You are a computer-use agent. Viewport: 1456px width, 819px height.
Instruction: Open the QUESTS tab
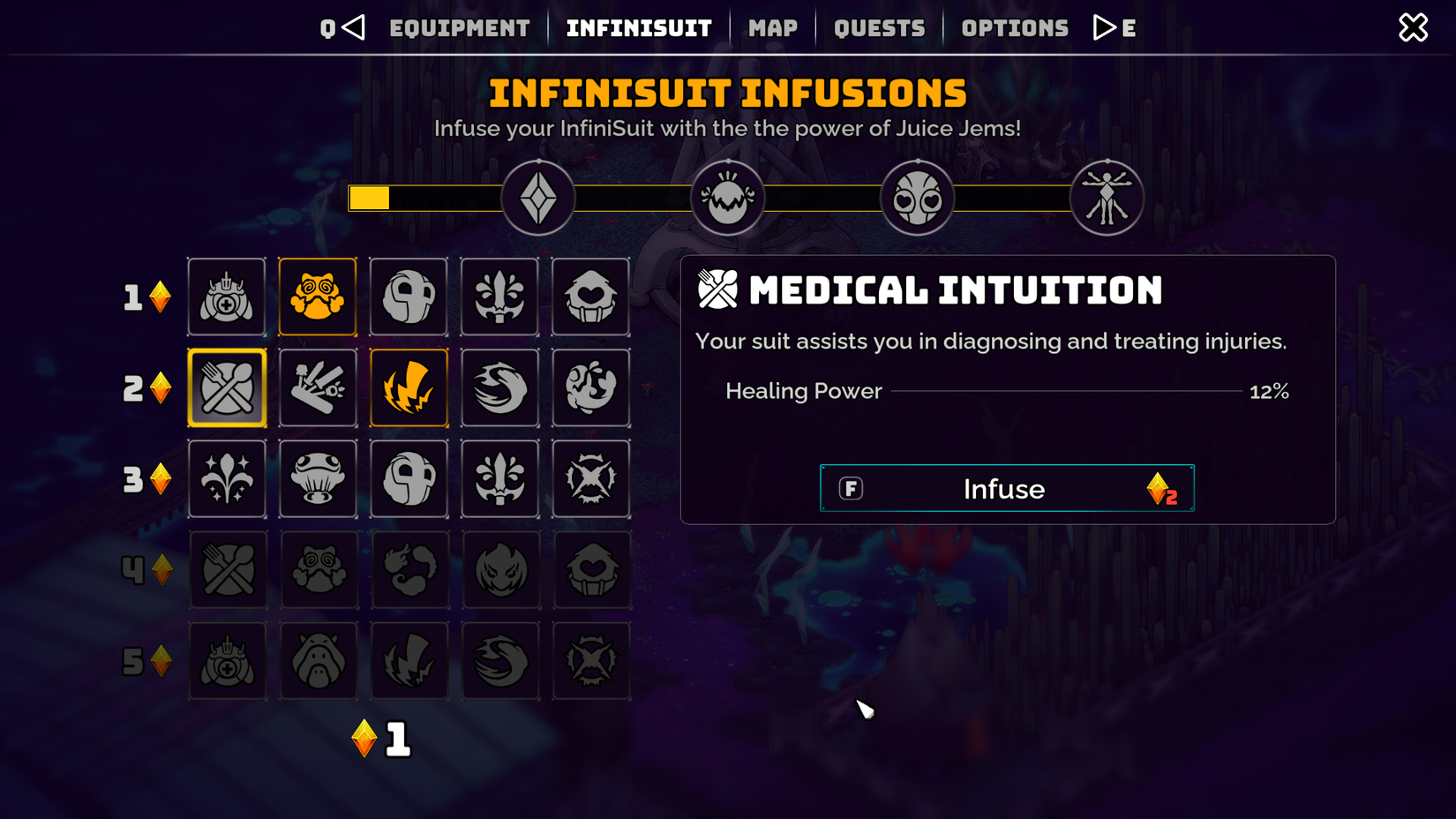879,27
